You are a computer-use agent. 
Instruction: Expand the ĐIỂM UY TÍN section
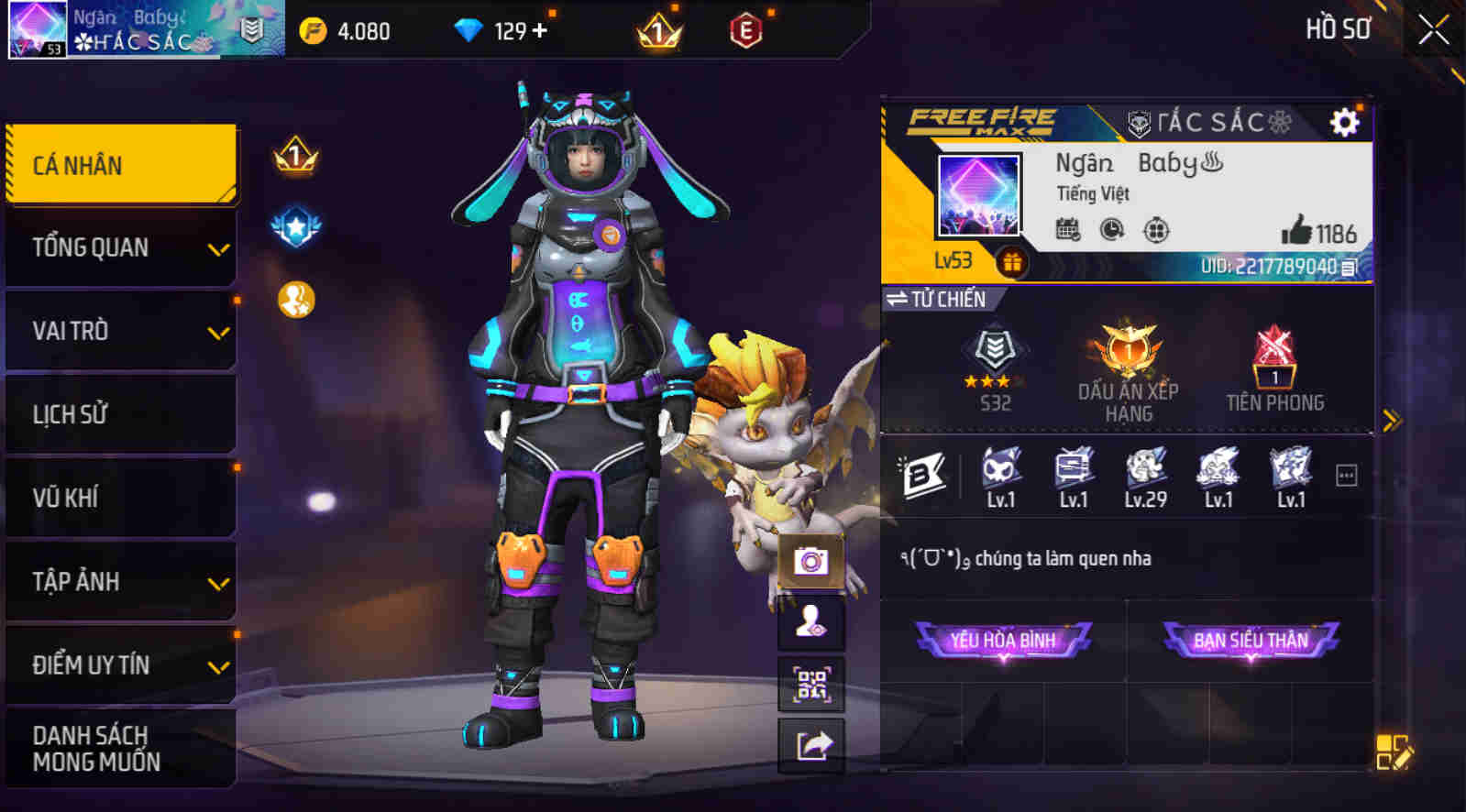coord(120,666)
